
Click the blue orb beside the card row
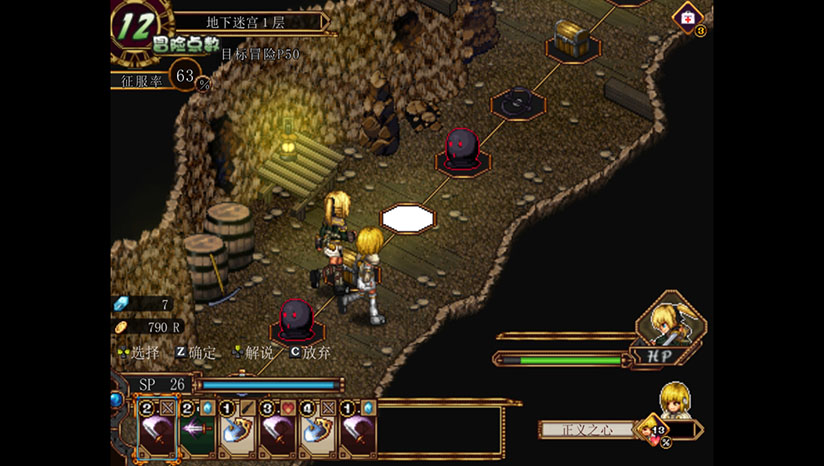(116, 401)
